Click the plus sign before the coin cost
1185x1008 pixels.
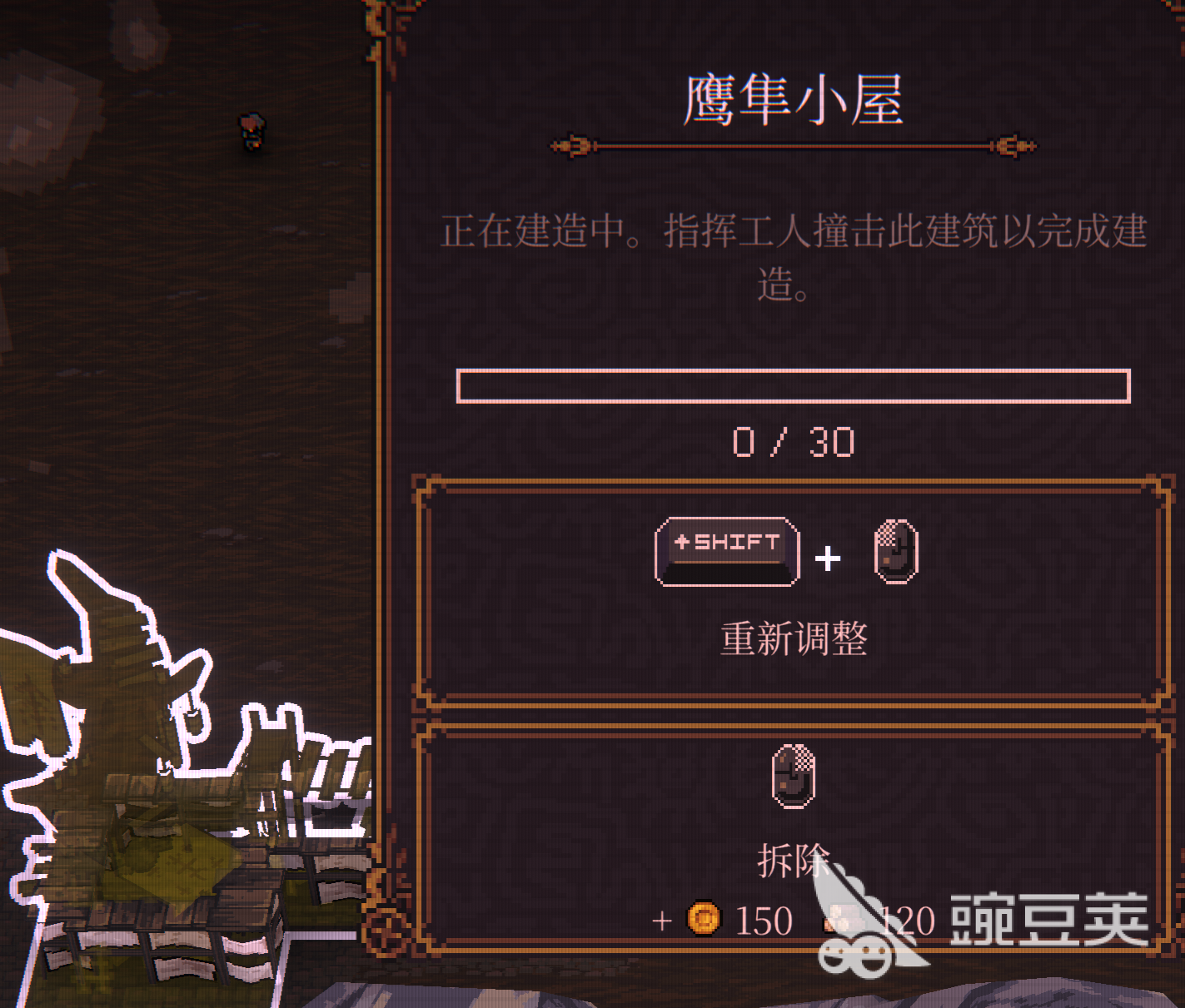tap(660, 921)
